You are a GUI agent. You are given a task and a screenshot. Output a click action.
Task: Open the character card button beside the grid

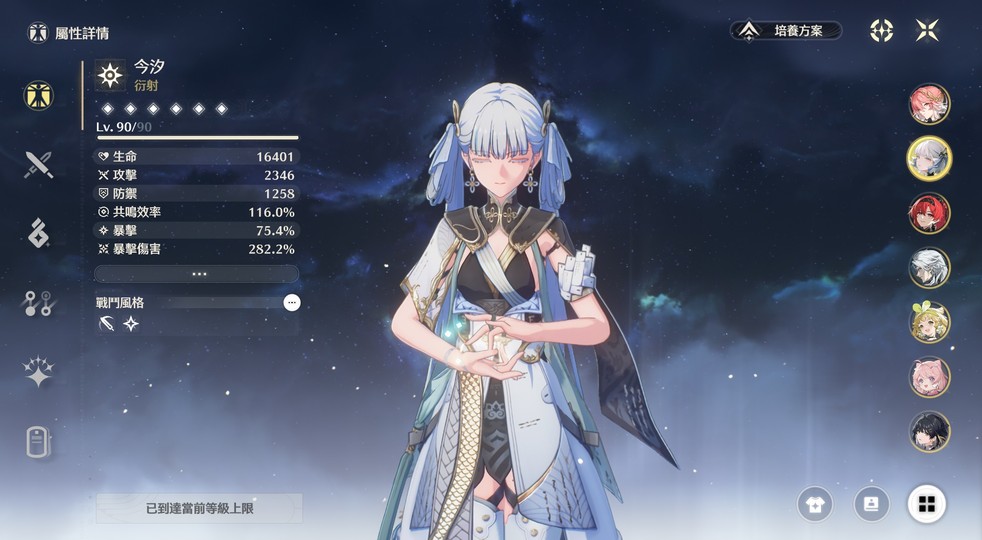point(871,504)
